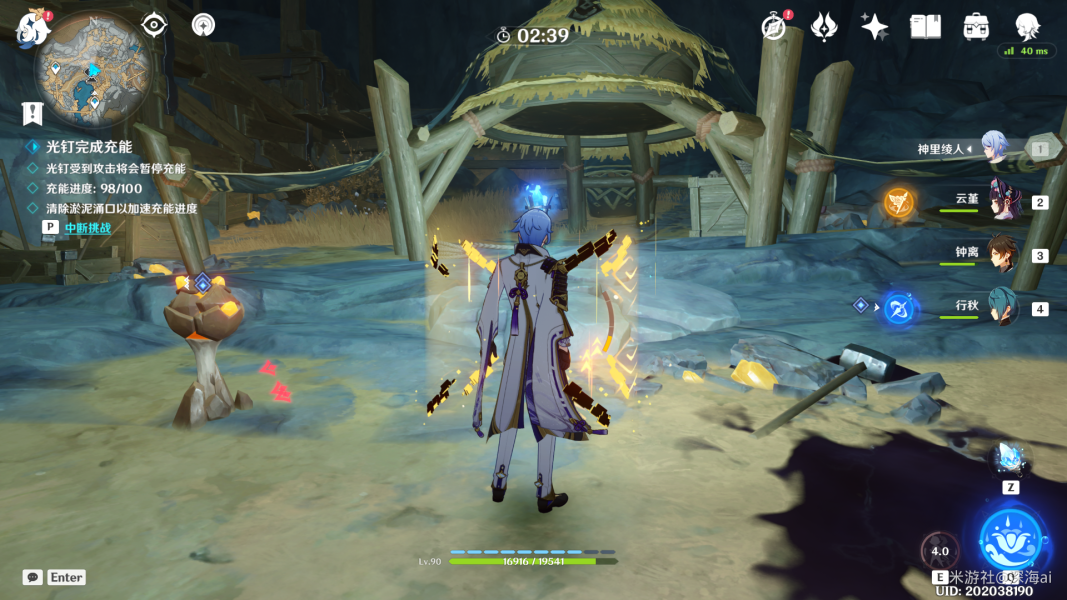This screenshot has width=1067, height=600.
Task: Use the elemental skill on cooldown
Action: 940,552
